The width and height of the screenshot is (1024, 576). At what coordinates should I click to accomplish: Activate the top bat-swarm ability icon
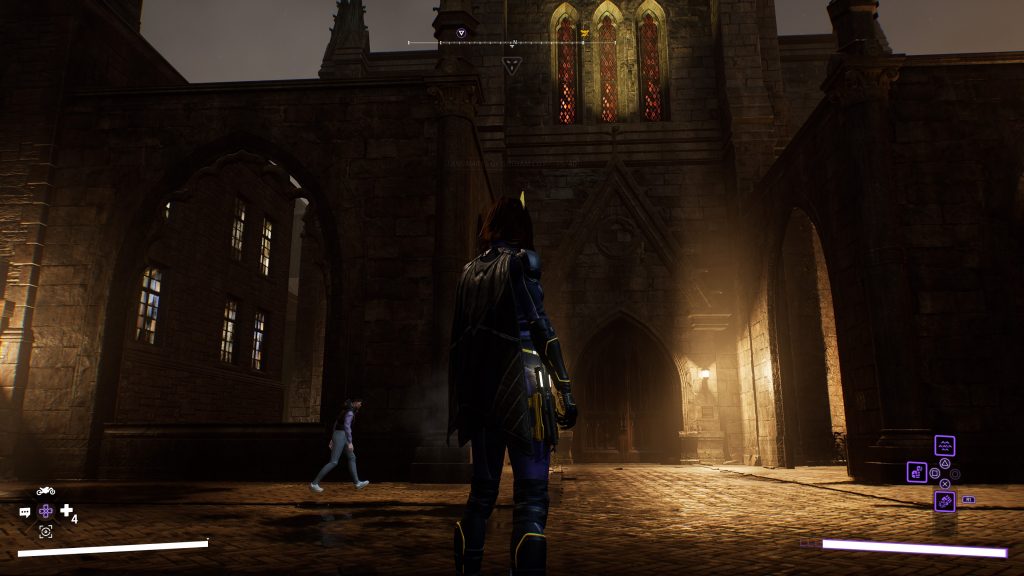pos(944,446)
